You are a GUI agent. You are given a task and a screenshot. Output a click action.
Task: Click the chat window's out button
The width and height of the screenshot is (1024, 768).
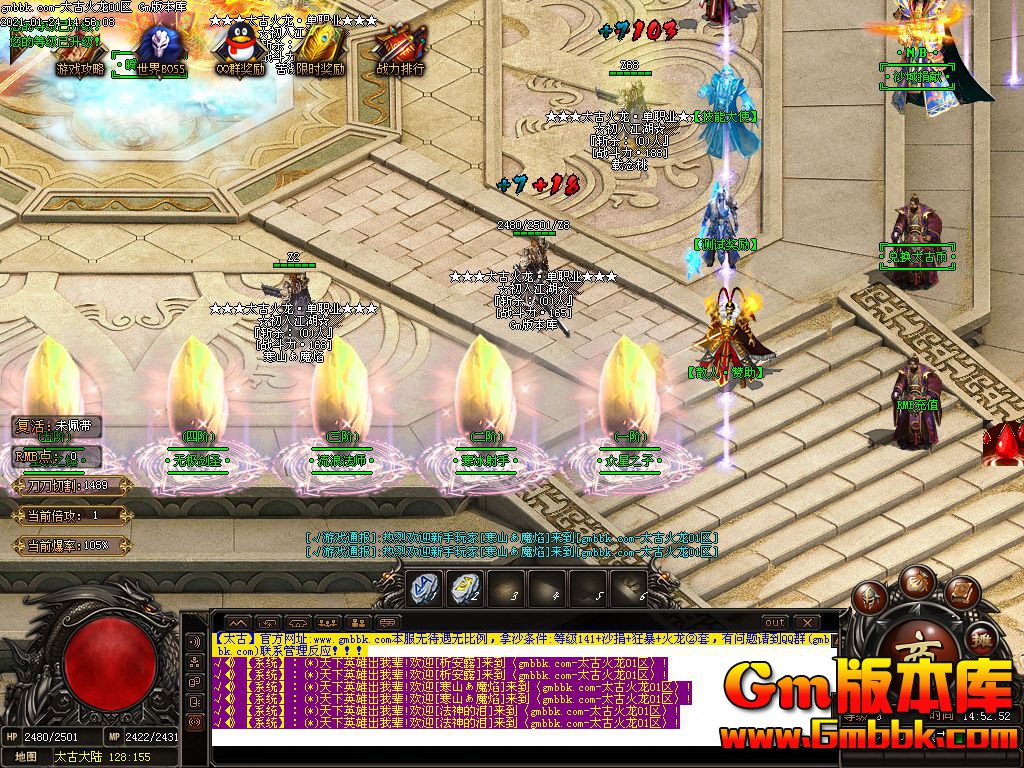[775, 622]
